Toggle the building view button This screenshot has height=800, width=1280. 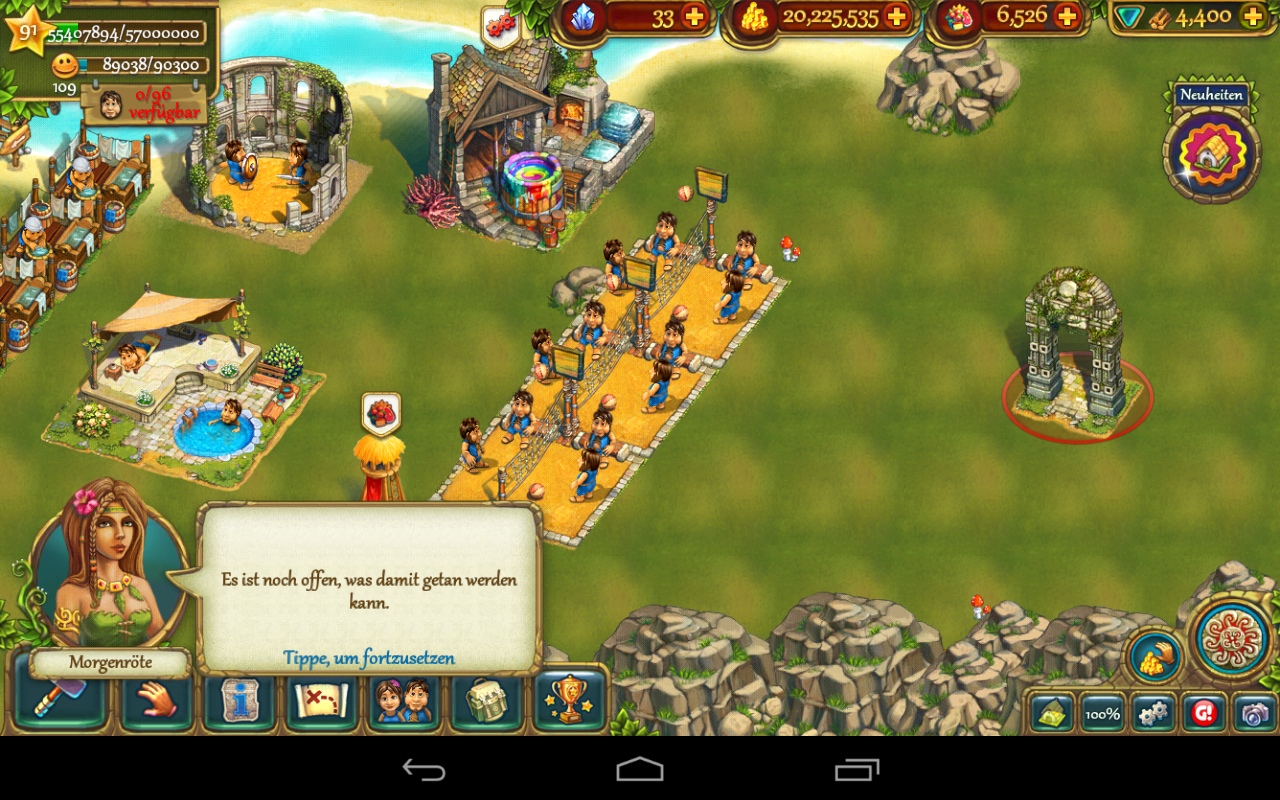coord(1052,713)
